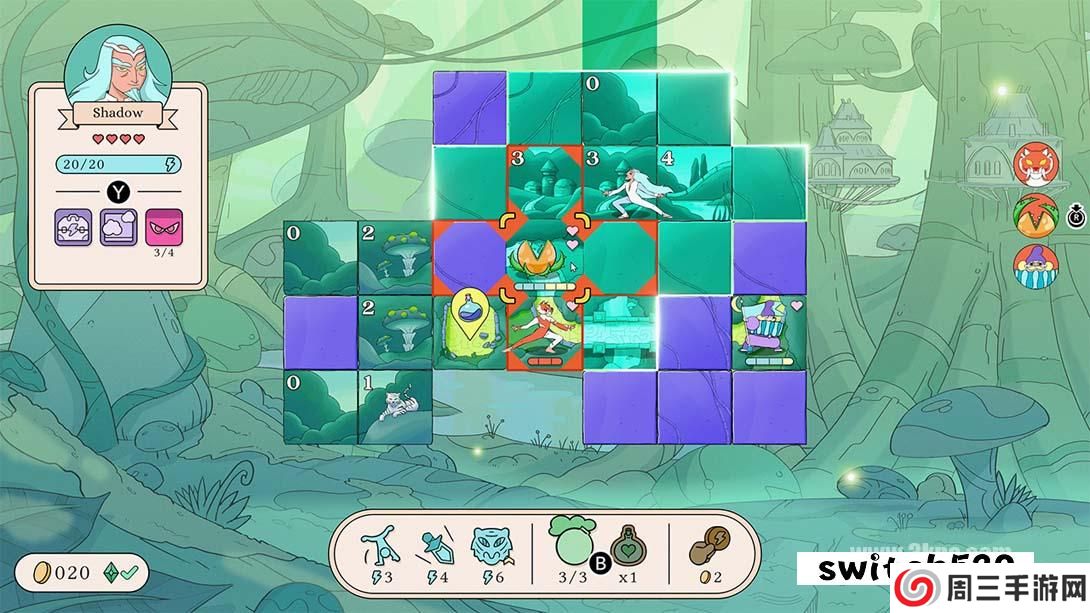The image size is (1090, 613).
Task: Select the castle tile numbered 3
Action: (545, 183)
